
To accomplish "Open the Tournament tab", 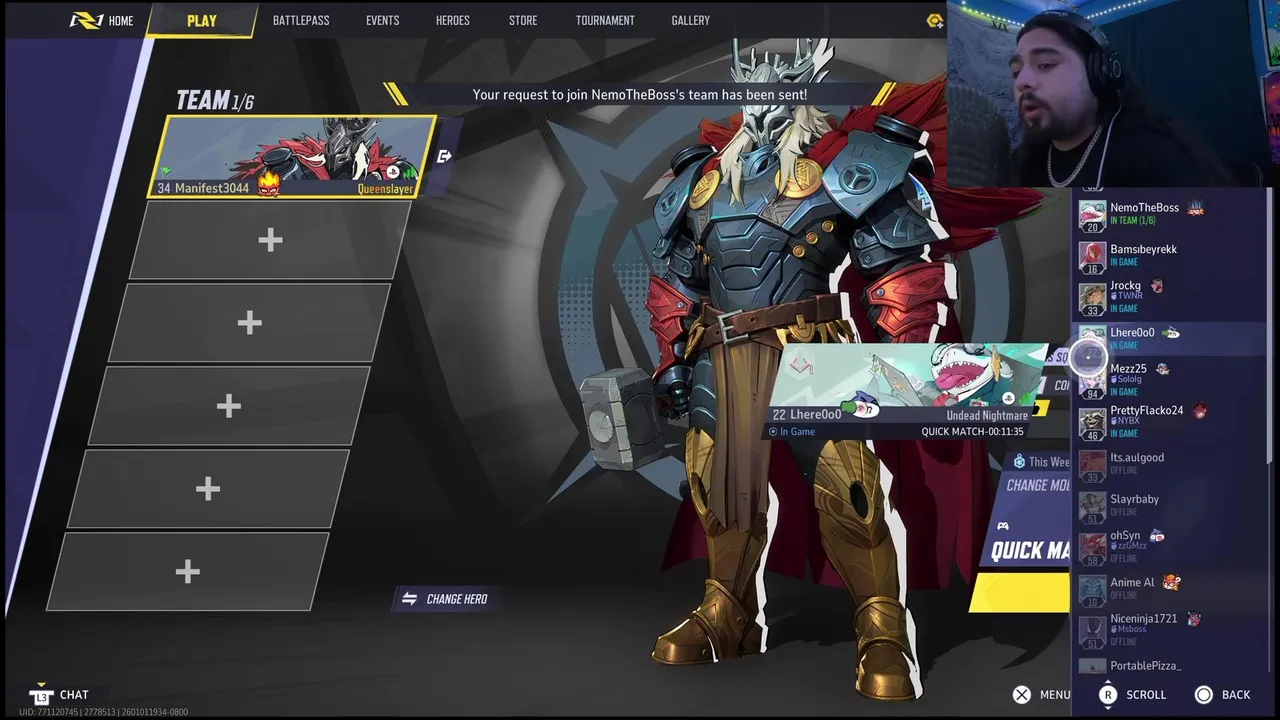I will coord(605,20).
